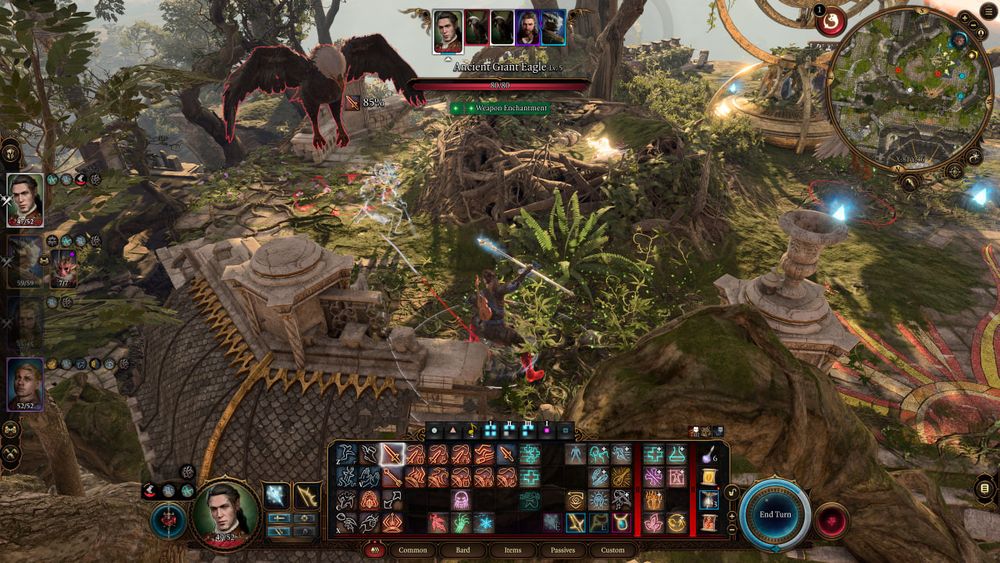This screenshot has width=1000, height=563.
Task: End the current turn
Action: coord(775,514)
